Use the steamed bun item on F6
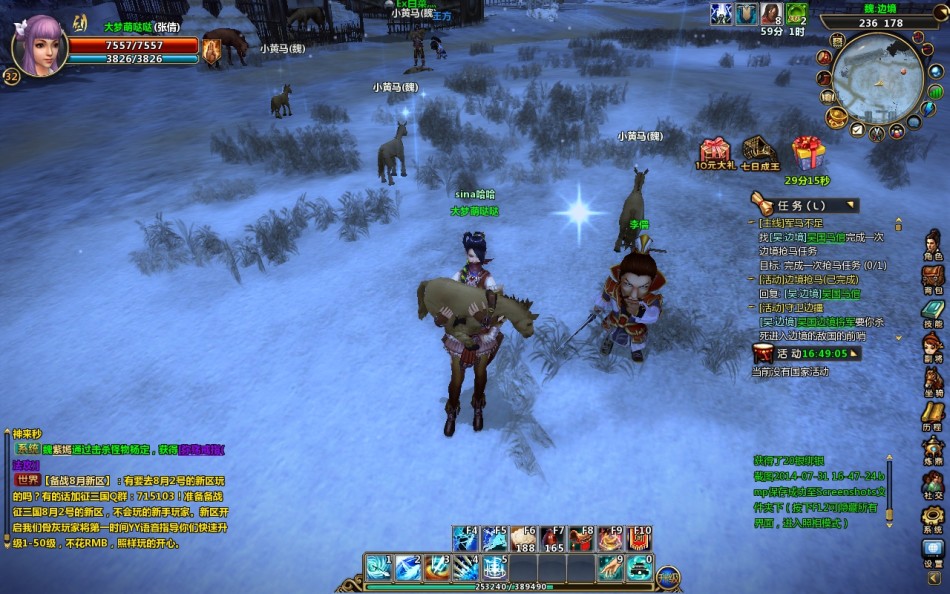This screenshot has width=950, height=594. pyautogui.click(x=524, y=540)
